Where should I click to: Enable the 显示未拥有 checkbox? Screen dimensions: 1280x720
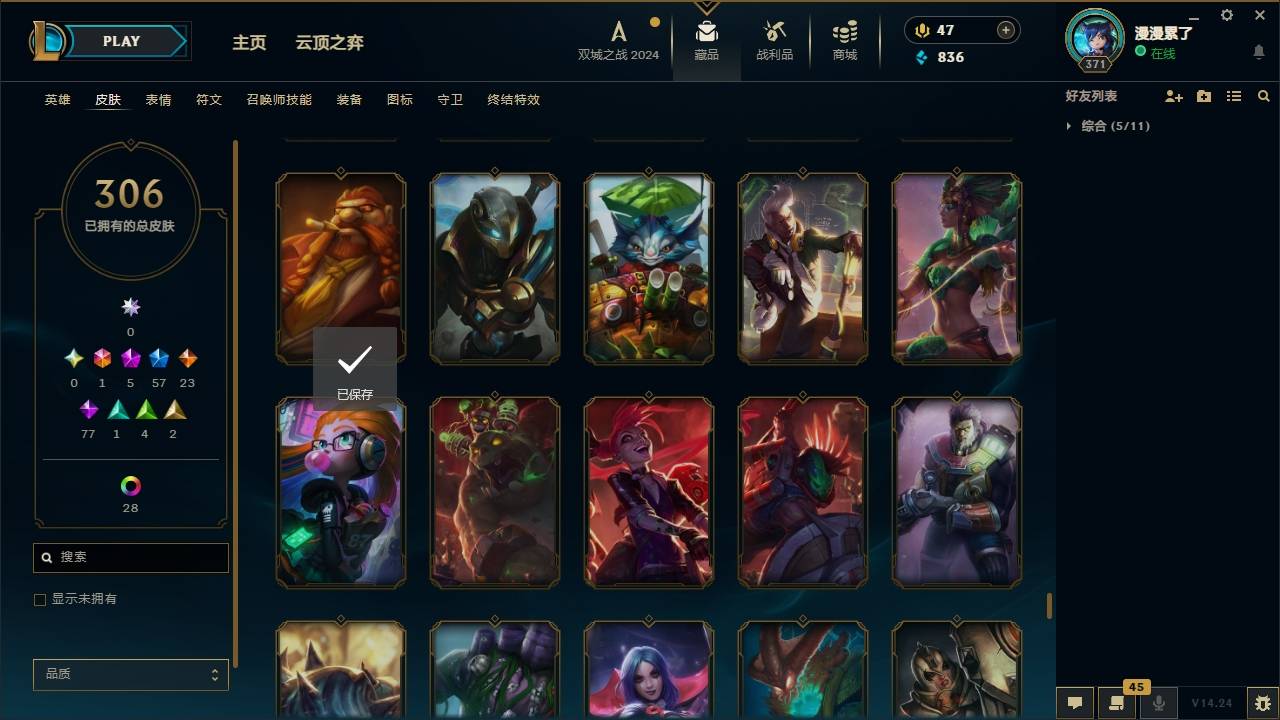[x=40, y=600]
